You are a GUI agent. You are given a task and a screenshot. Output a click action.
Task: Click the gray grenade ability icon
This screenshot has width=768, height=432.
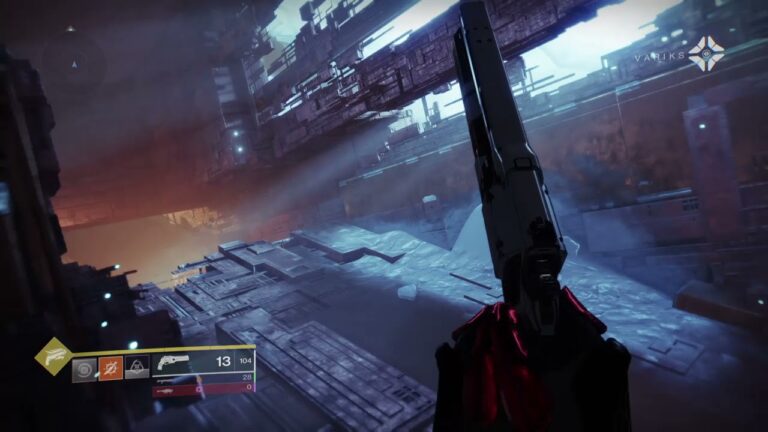(x=84, y=368)
